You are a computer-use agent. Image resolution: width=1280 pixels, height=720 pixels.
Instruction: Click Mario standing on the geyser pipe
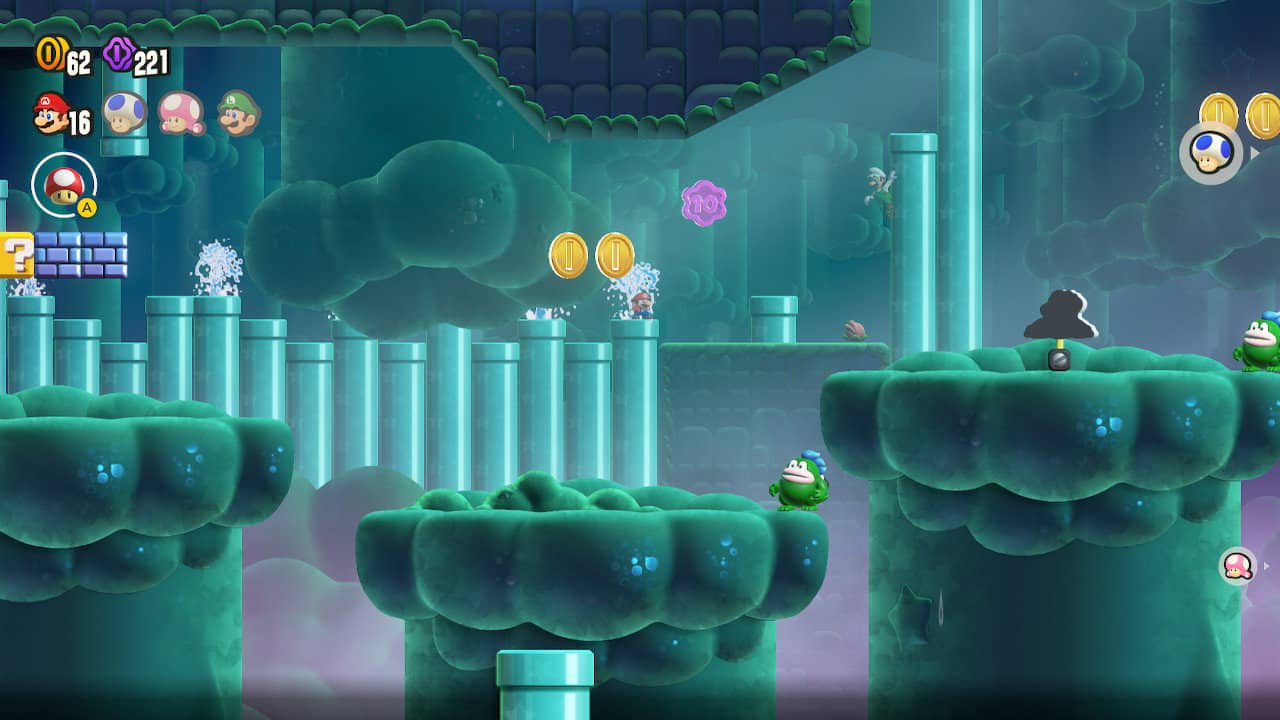coord(641,305)
